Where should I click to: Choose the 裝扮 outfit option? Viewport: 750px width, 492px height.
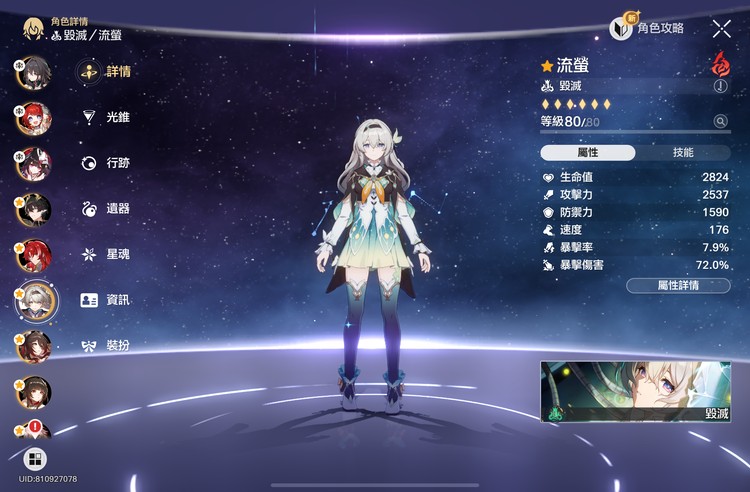coord(105,346)
